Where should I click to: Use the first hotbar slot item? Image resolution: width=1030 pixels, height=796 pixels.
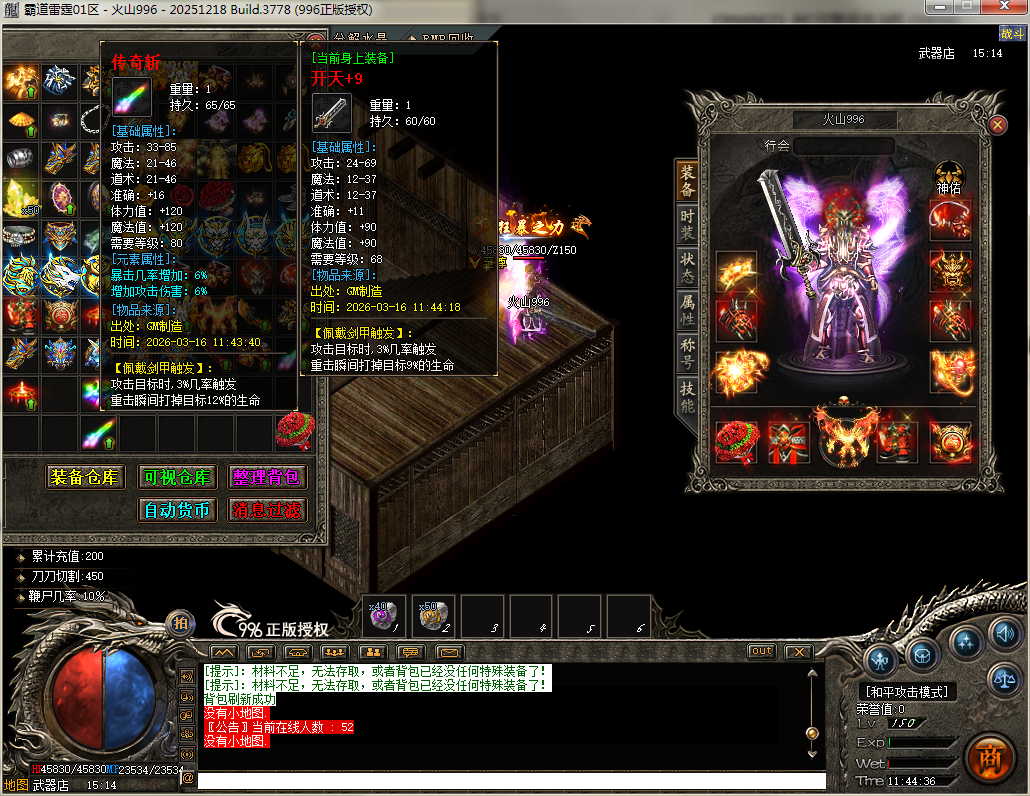385,616
